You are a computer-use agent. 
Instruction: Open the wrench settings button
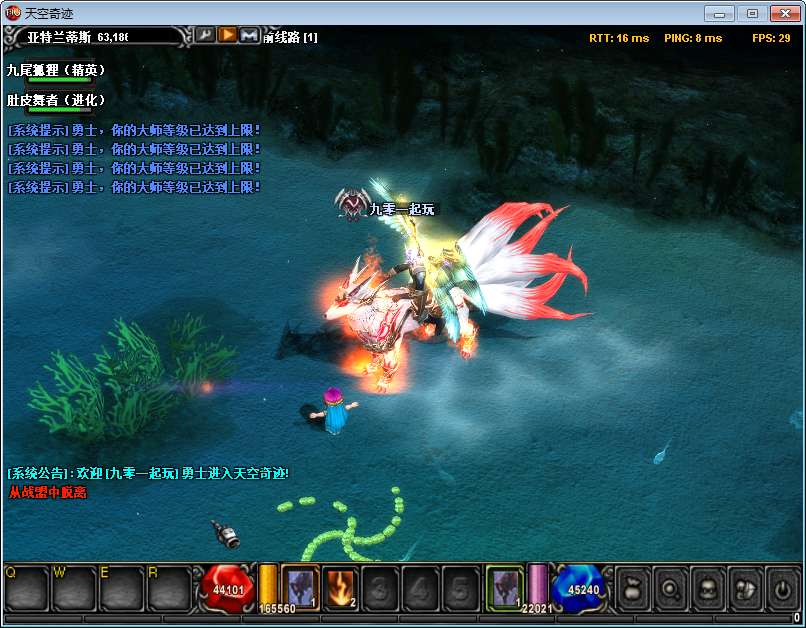coord(205,35)
